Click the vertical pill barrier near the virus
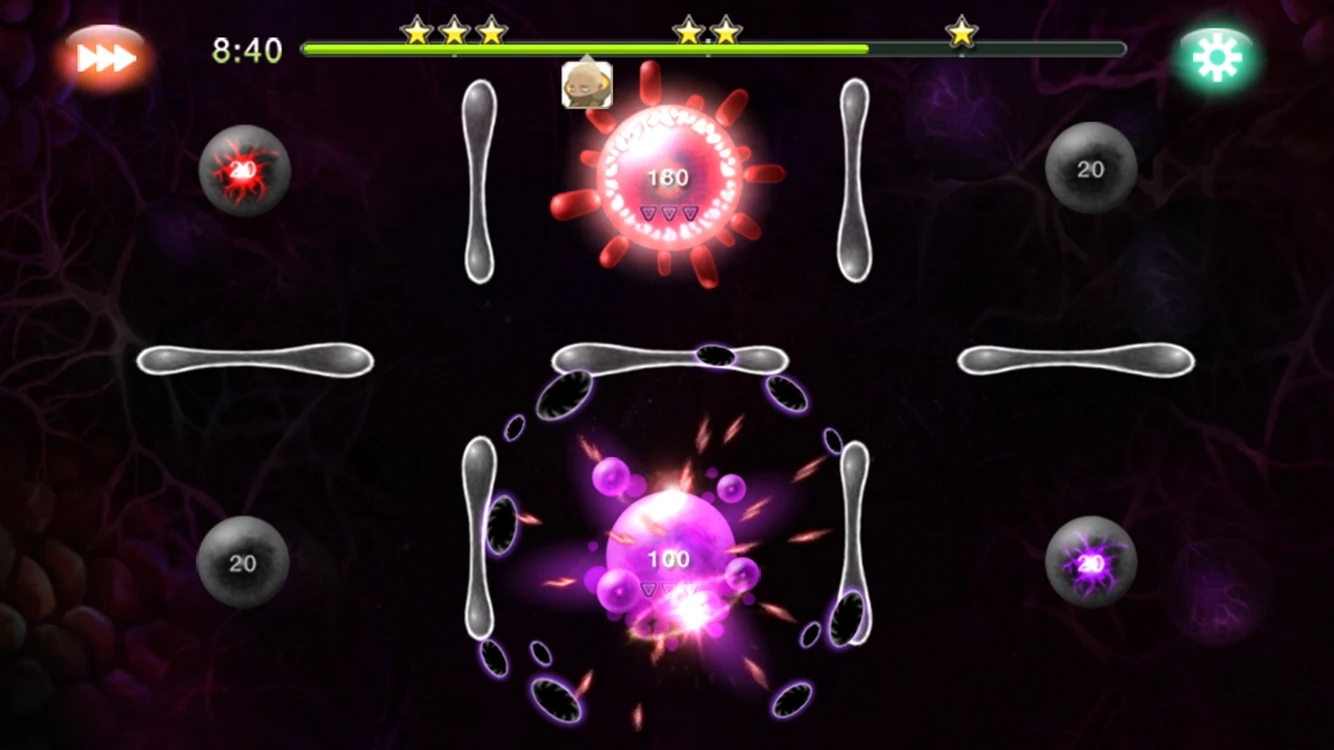Viewport: 1334px width, 750px height. click(x=478, y=180)
